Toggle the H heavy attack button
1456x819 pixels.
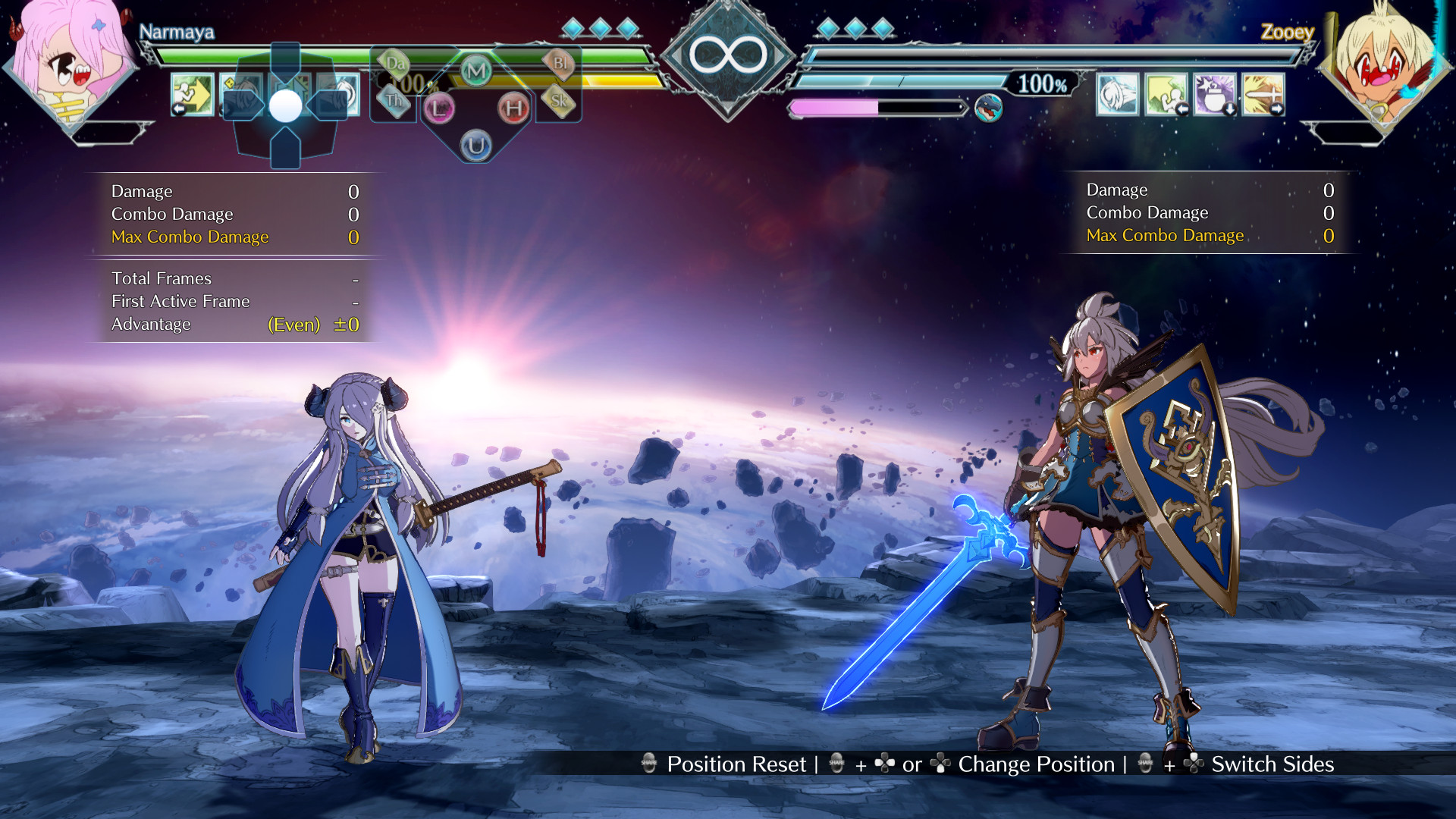[515, 109]
